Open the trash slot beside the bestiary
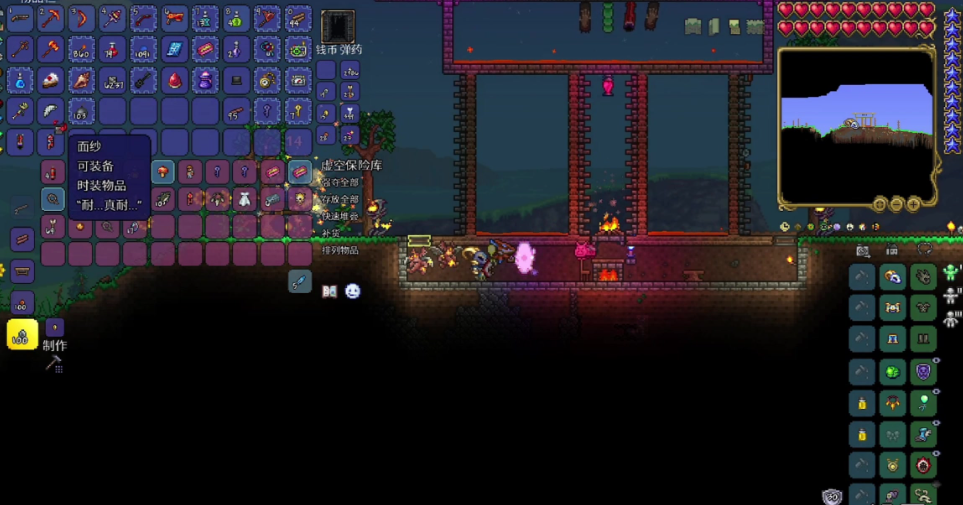The image size is (963, 505). coord(299,281)
